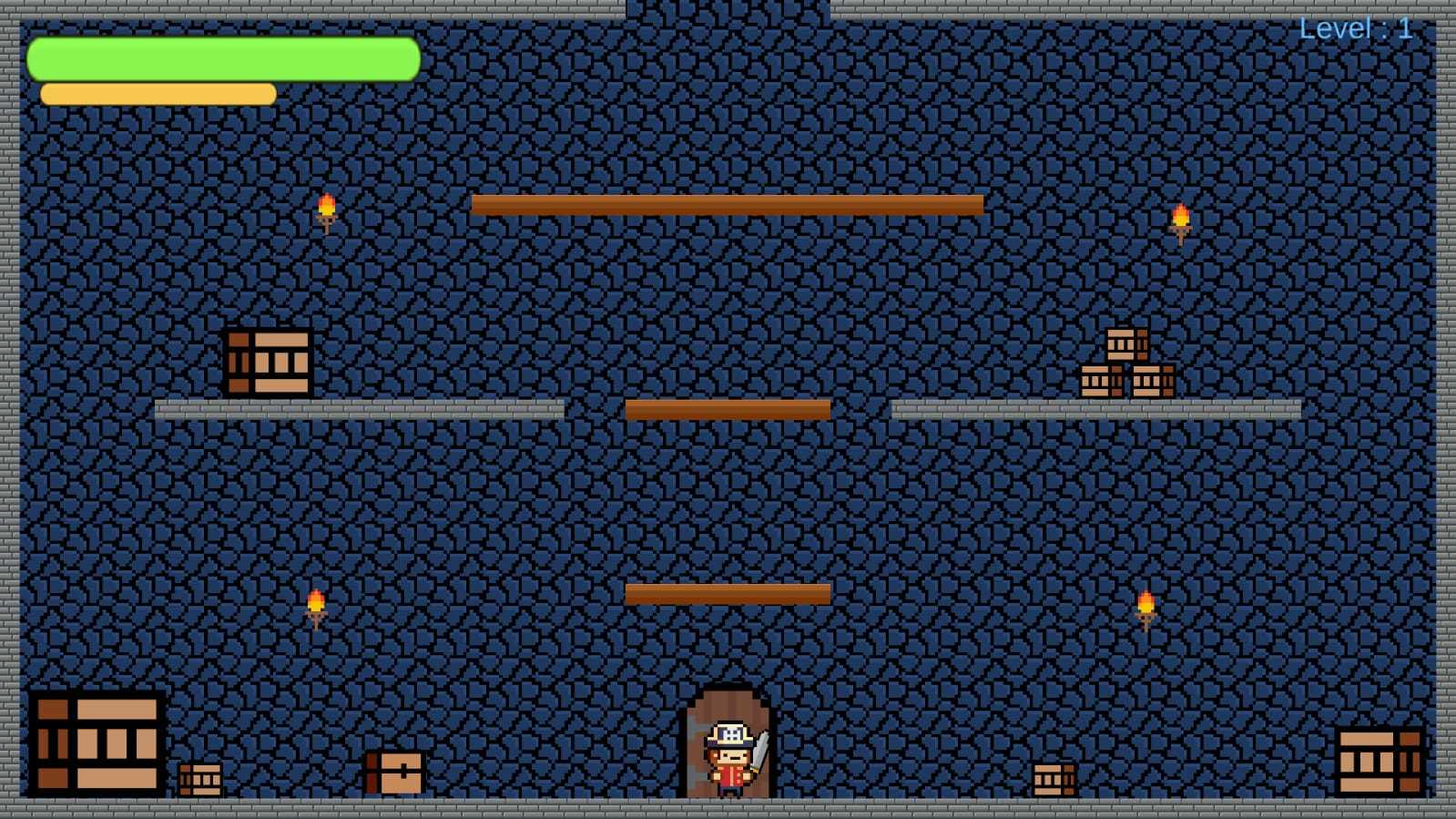Click the middle brown platform
1456x819 pixels.
pyautogui.click(x=727, y=407)
